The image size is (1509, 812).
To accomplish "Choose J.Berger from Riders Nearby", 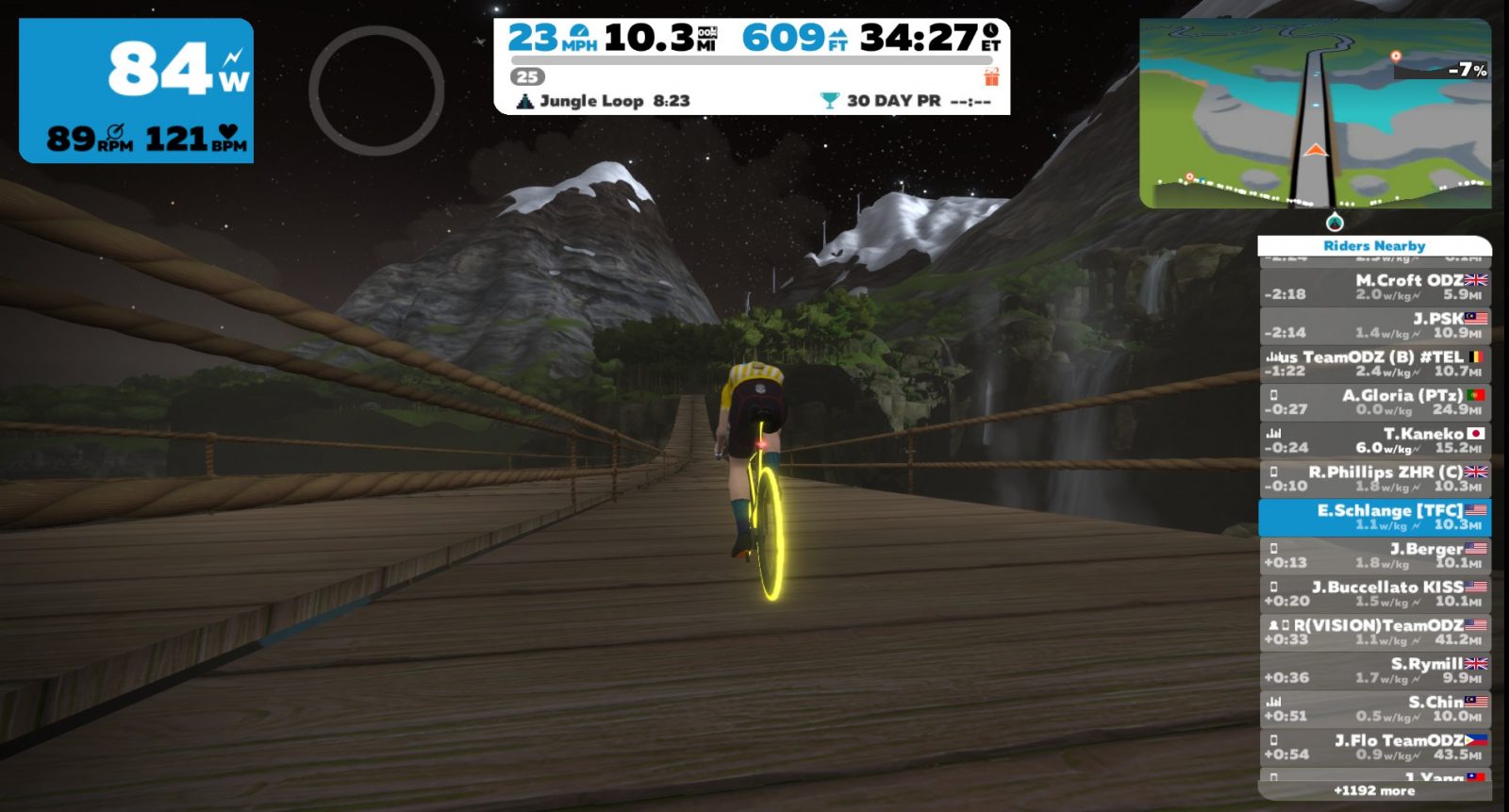I will (x=1374, y=555).
